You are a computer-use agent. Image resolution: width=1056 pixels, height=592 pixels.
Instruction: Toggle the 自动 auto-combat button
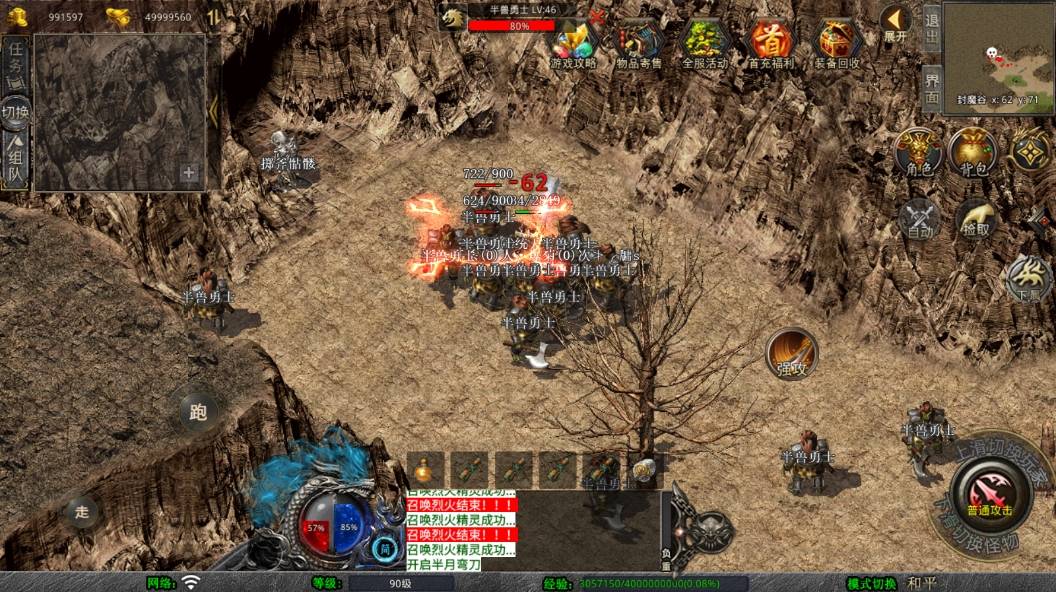[919, 220]
